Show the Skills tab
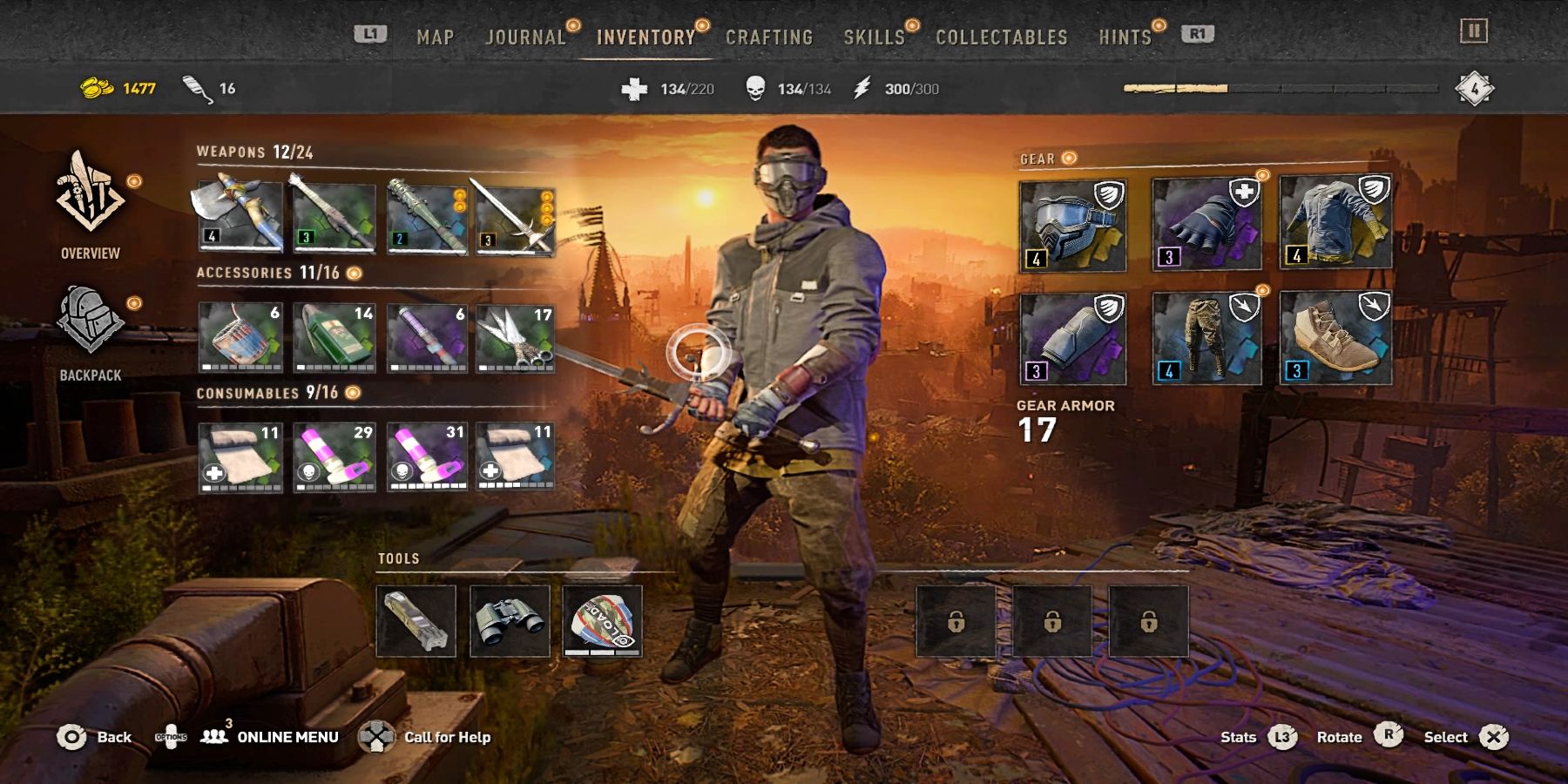 click(x=874, y=37)
